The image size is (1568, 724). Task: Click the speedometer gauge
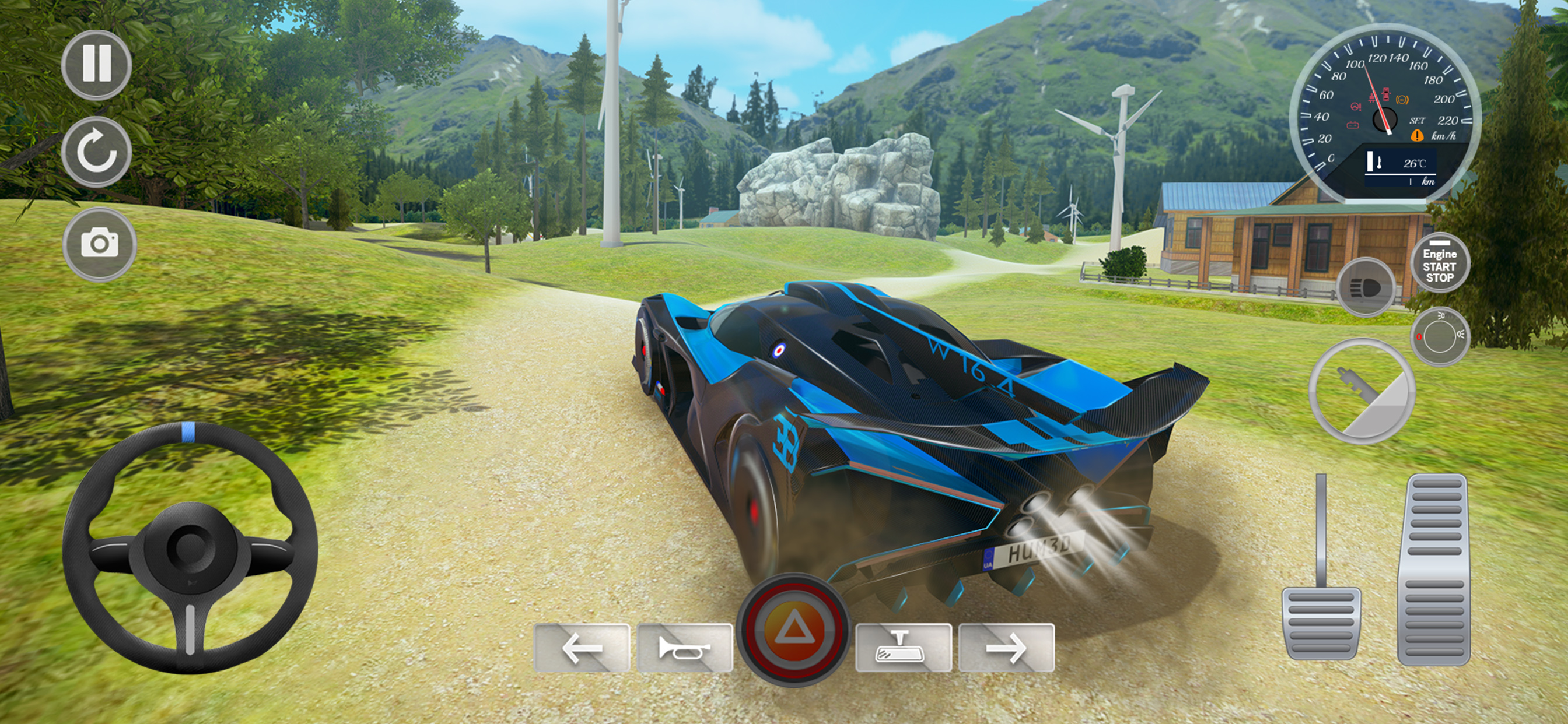tap(1384, 113)
